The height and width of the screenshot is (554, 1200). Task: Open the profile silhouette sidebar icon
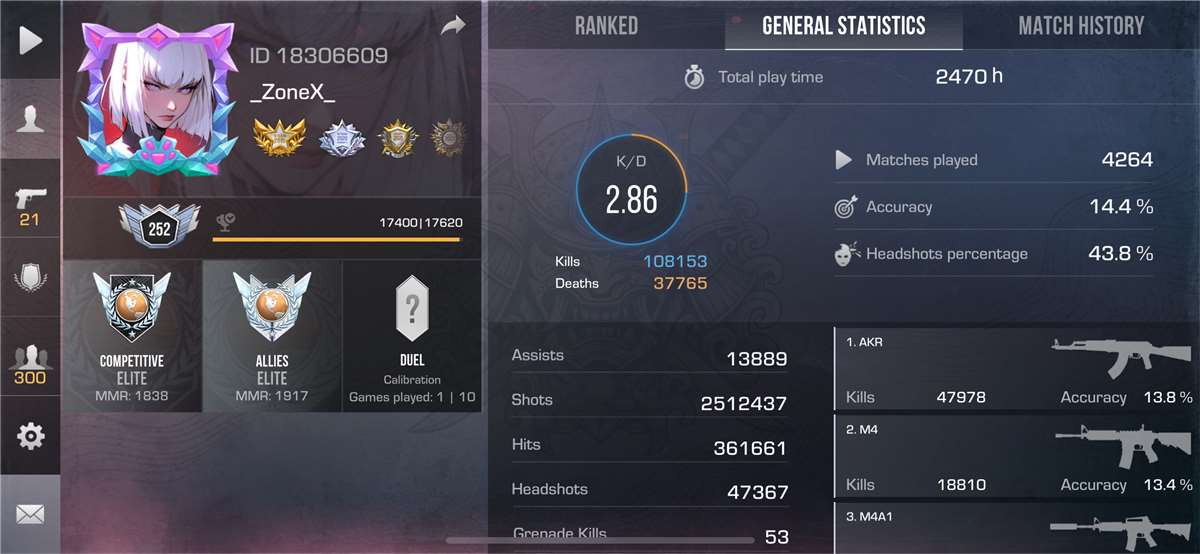click(30, 120)
